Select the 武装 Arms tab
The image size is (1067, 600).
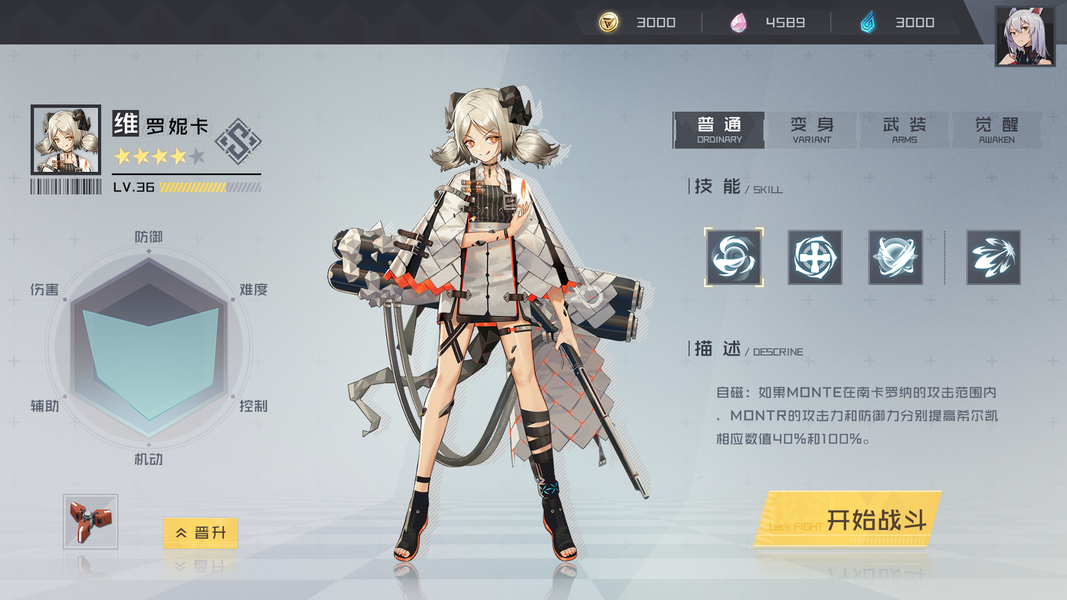pyautogui.click(x=904, y=129)
